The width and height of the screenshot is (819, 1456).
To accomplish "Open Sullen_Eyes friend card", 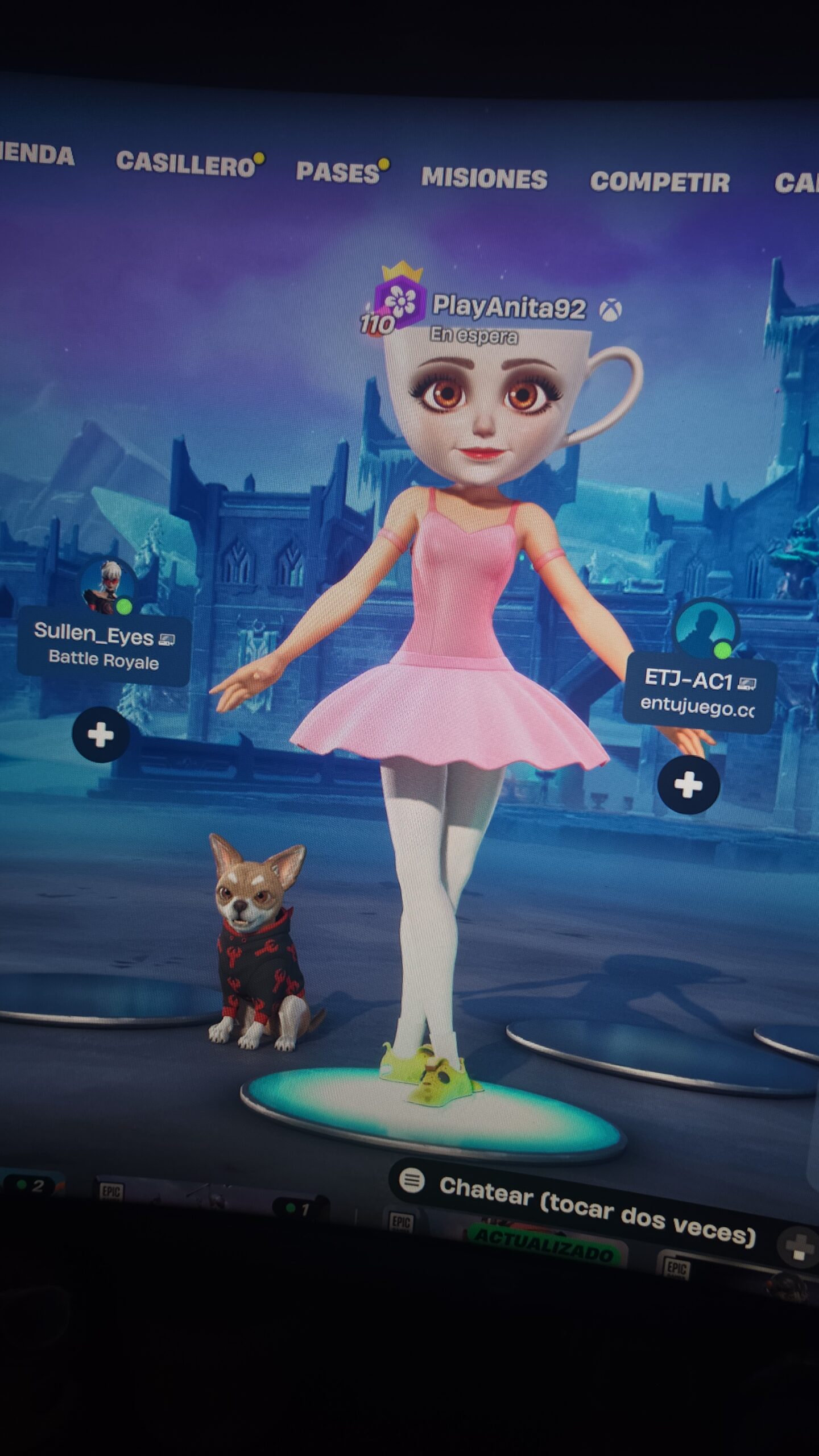I will (104, 648).
